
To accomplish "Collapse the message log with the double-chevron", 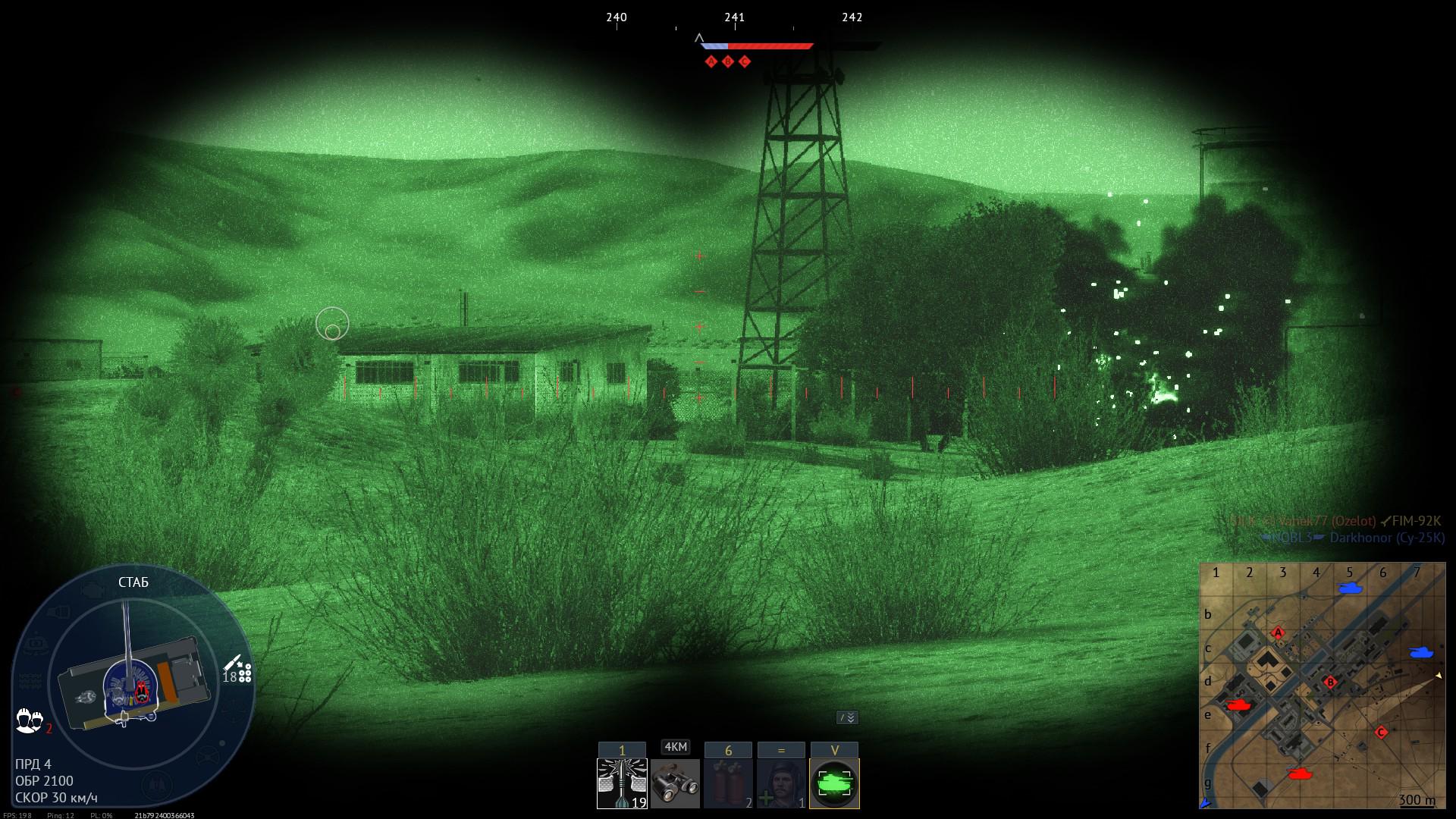I will coord(848,716).
